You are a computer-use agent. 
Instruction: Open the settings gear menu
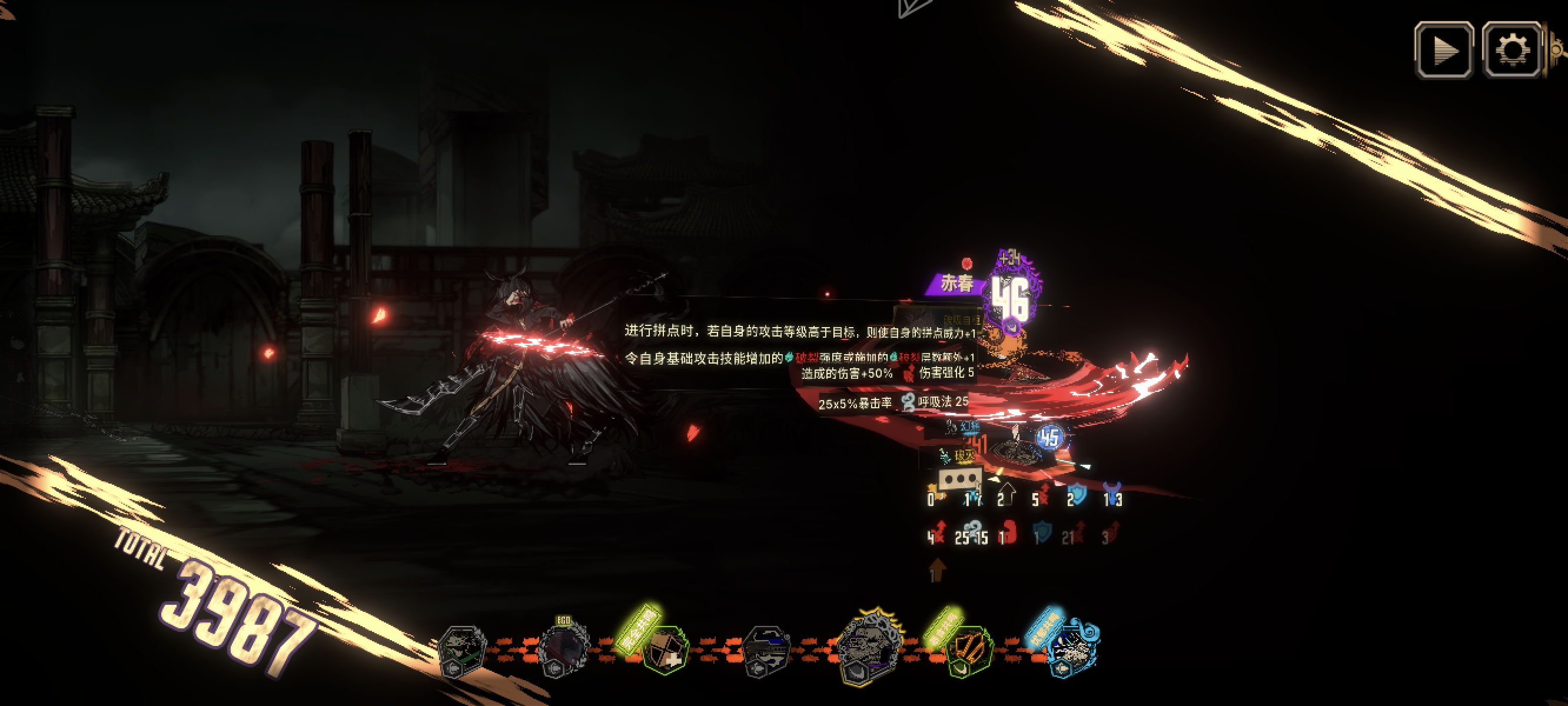[1511, 51]
